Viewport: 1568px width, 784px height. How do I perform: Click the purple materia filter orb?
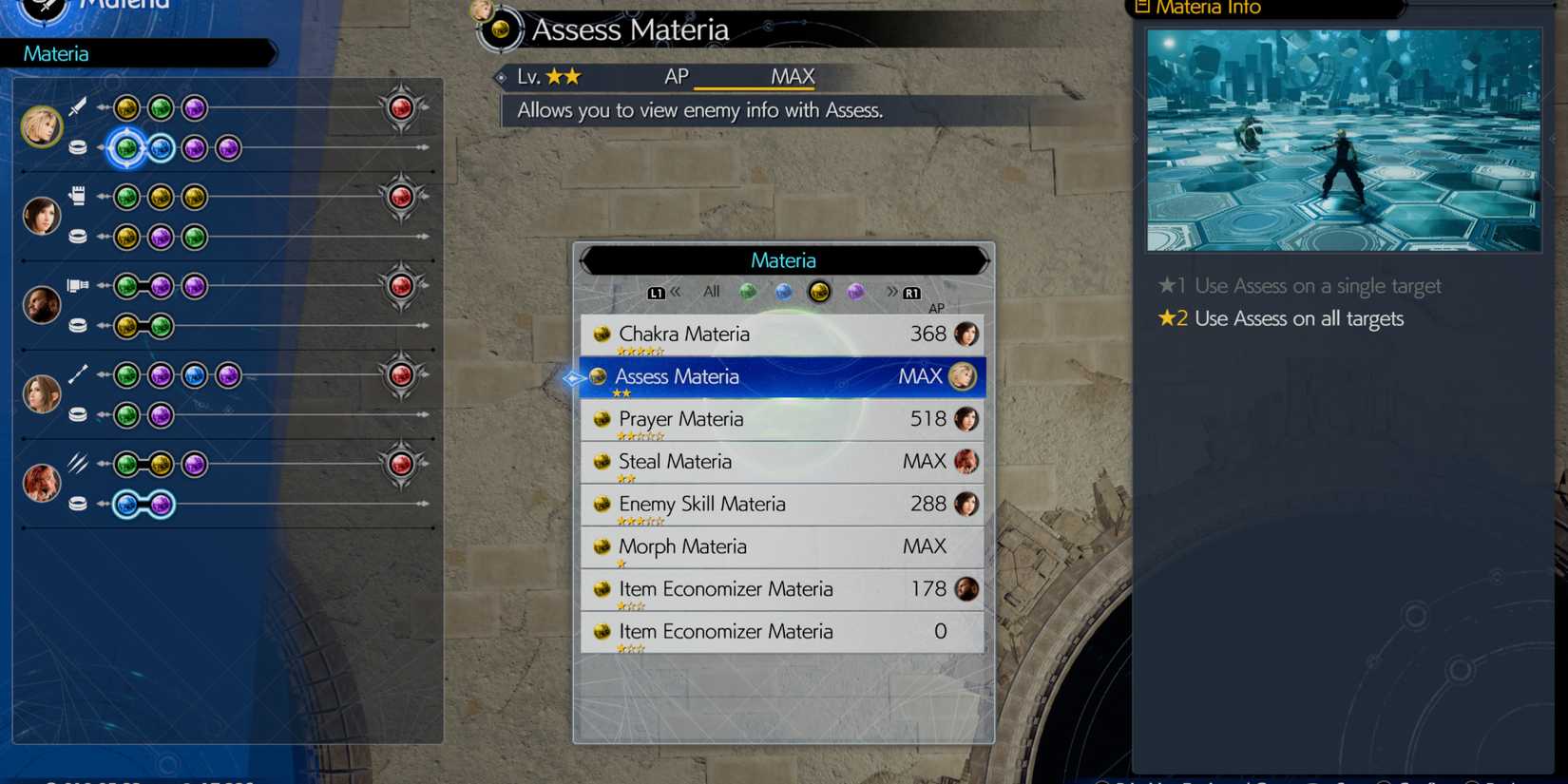pos(856,292)
